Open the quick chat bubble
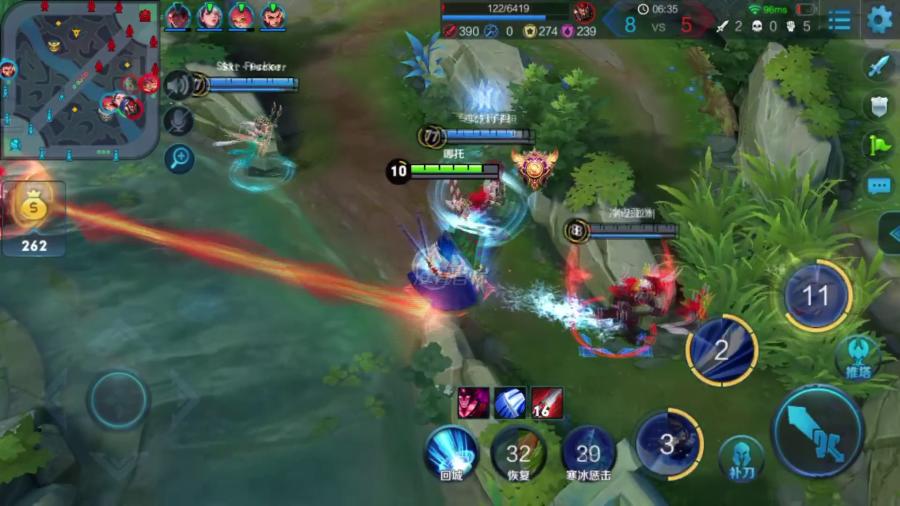Viewport: 900px width, 506px height. pyautogui.click(x=878, y=186)
